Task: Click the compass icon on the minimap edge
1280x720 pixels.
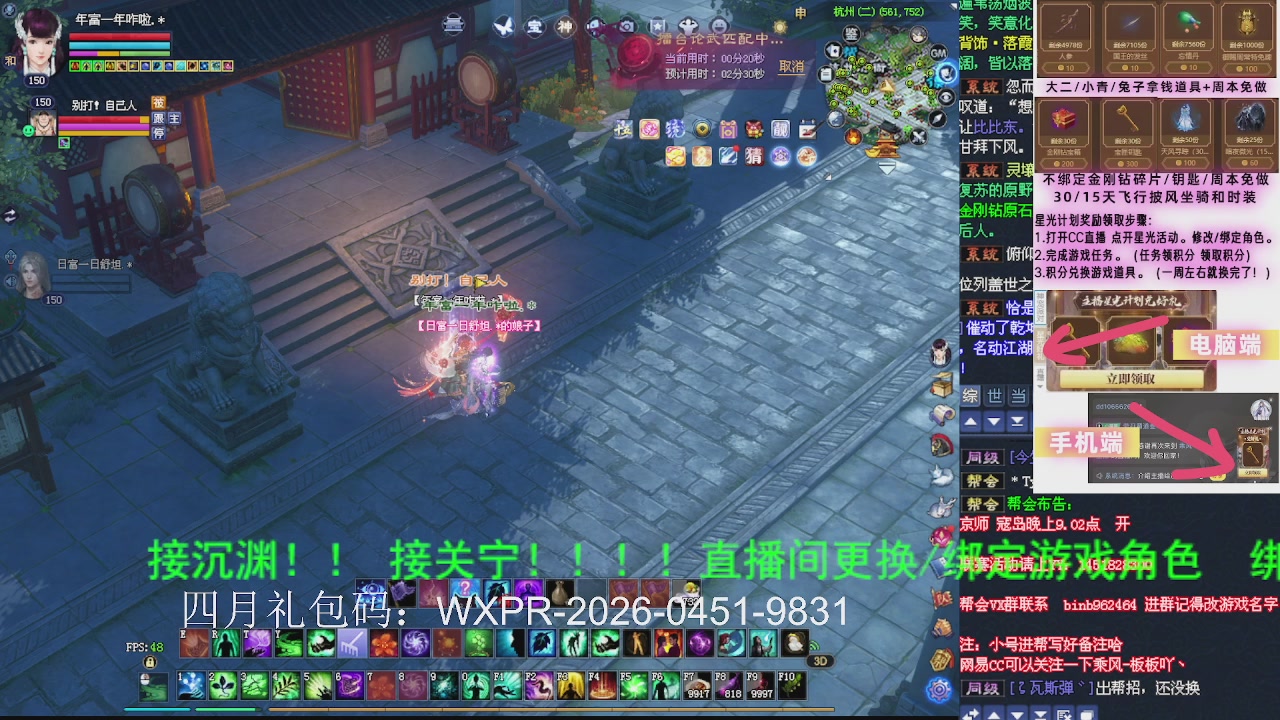Action: [936, 118]
